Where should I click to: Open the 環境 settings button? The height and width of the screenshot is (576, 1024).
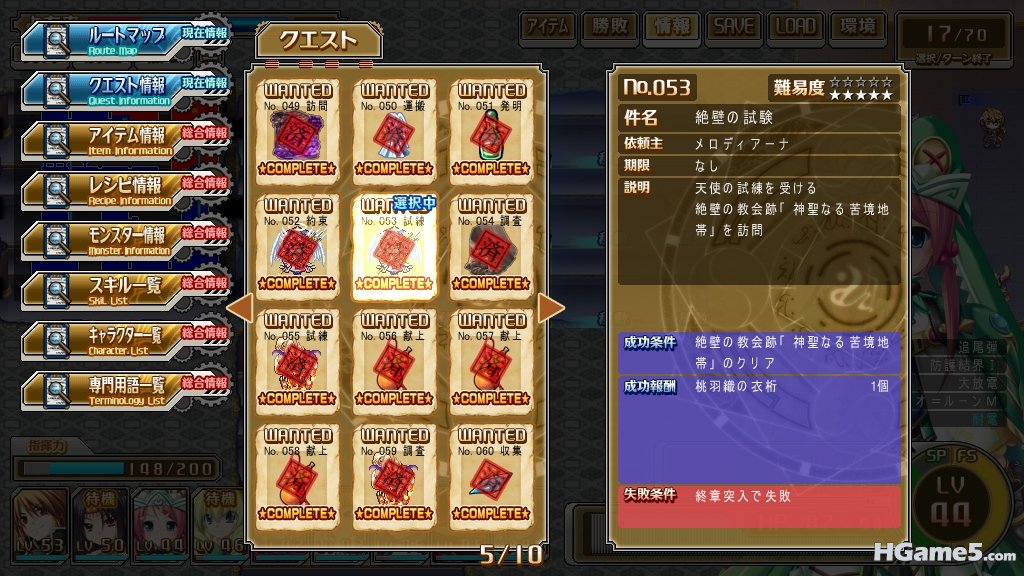(x=855, y=27)
